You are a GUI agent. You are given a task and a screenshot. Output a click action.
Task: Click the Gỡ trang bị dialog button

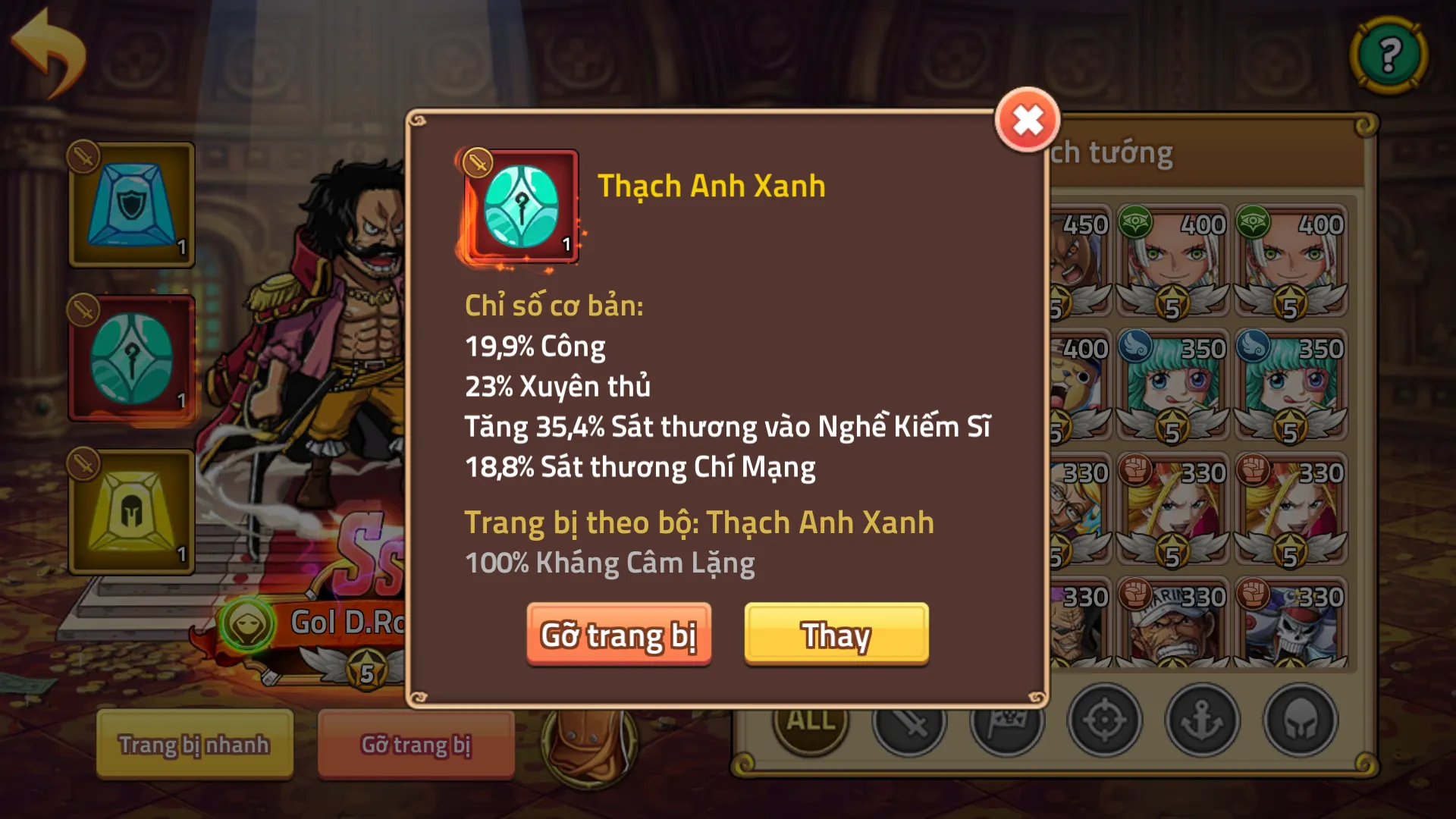620,635
